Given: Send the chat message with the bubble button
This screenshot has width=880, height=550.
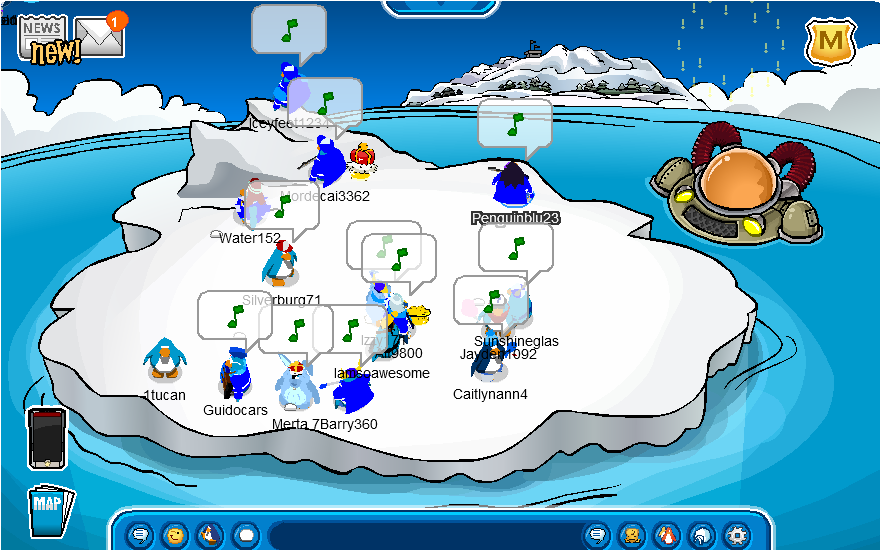Looking at the screenshot, I should coord(597,535).
